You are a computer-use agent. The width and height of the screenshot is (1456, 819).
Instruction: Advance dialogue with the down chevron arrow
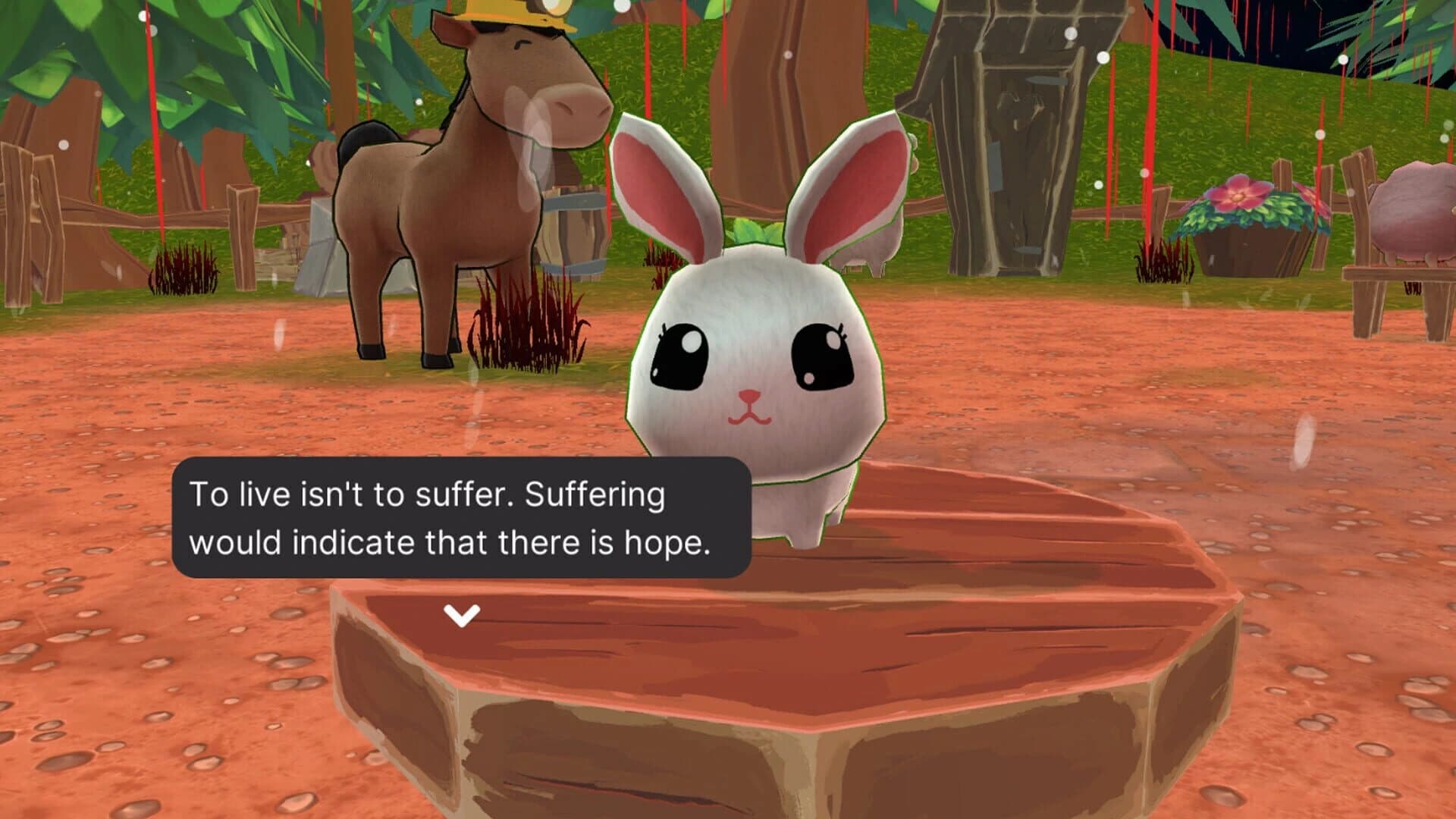(x=461, y=616)
